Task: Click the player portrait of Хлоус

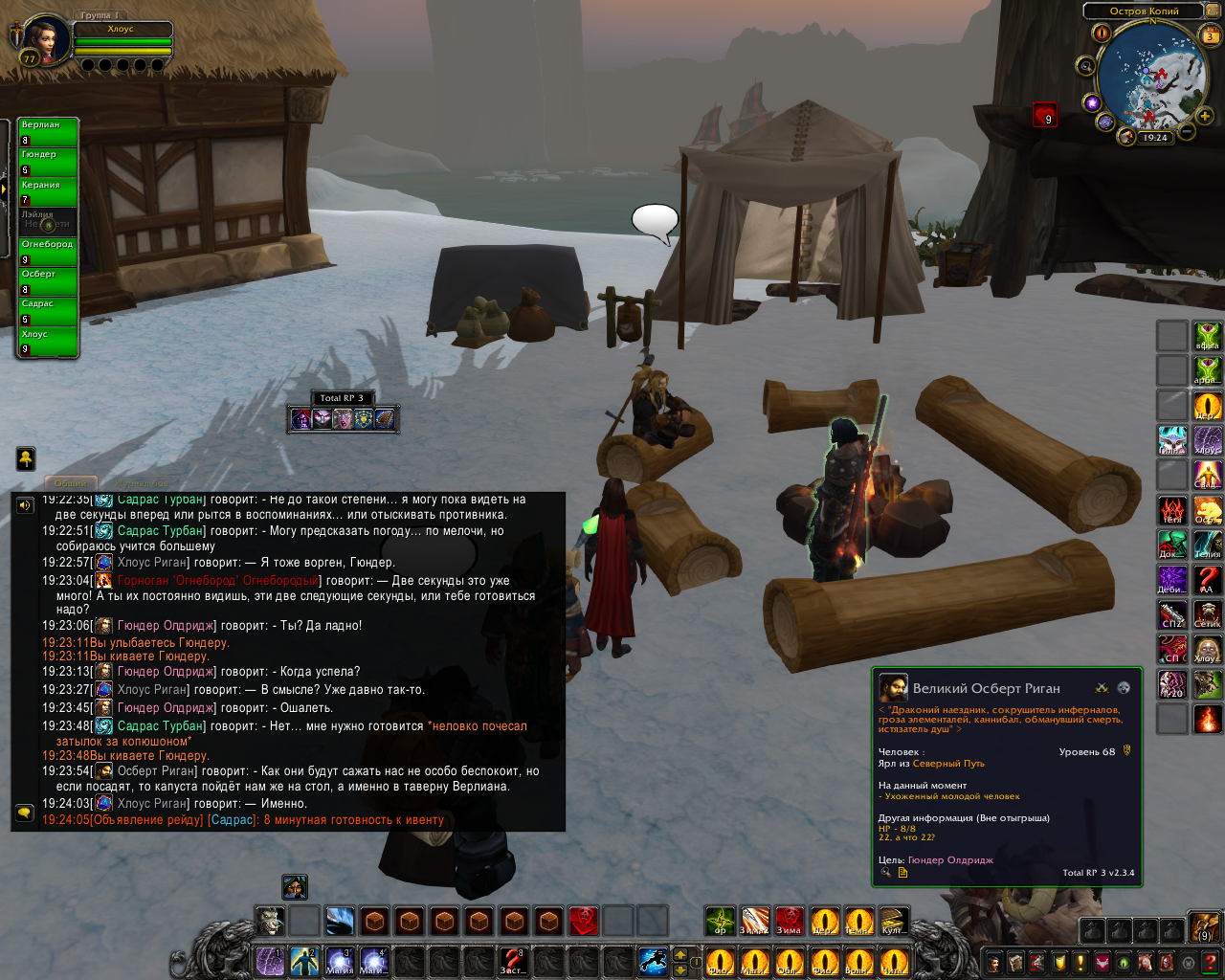Action: [x=45, y=39]
